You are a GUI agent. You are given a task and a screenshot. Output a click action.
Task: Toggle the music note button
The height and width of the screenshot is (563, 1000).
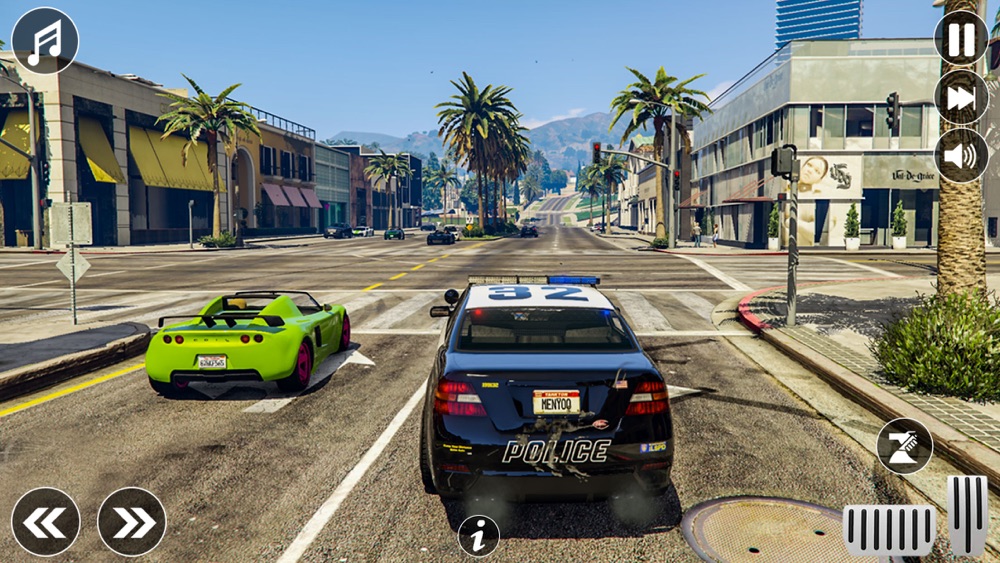coord(45,41)
